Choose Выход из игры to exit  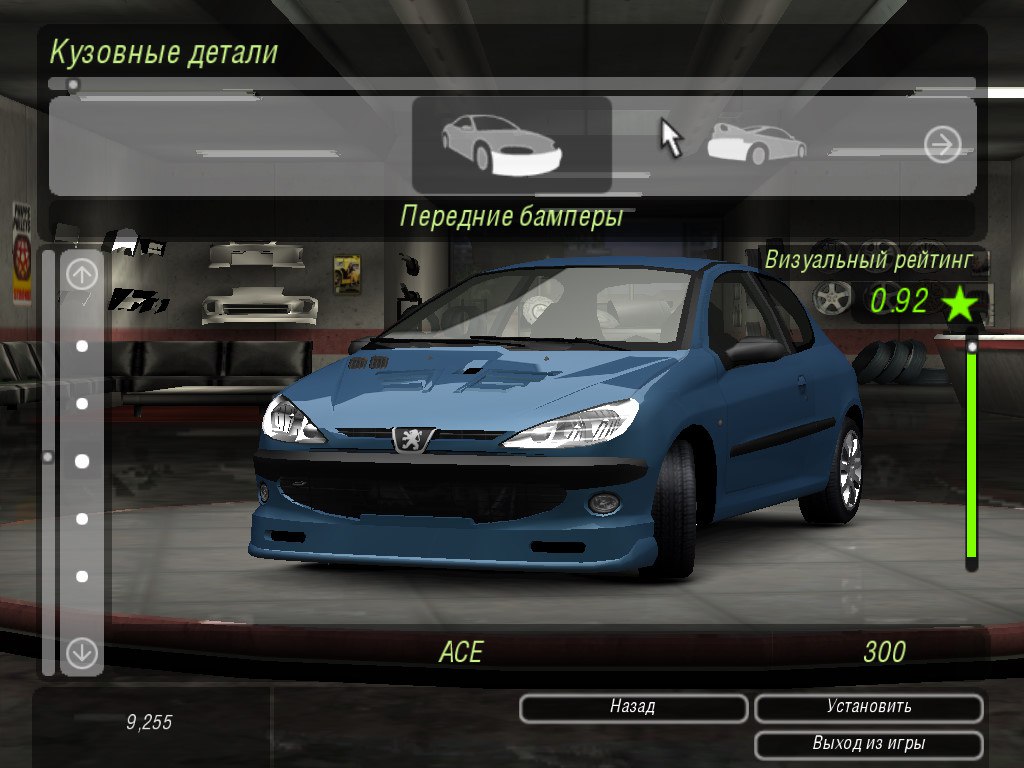click(x=868, y=745)
